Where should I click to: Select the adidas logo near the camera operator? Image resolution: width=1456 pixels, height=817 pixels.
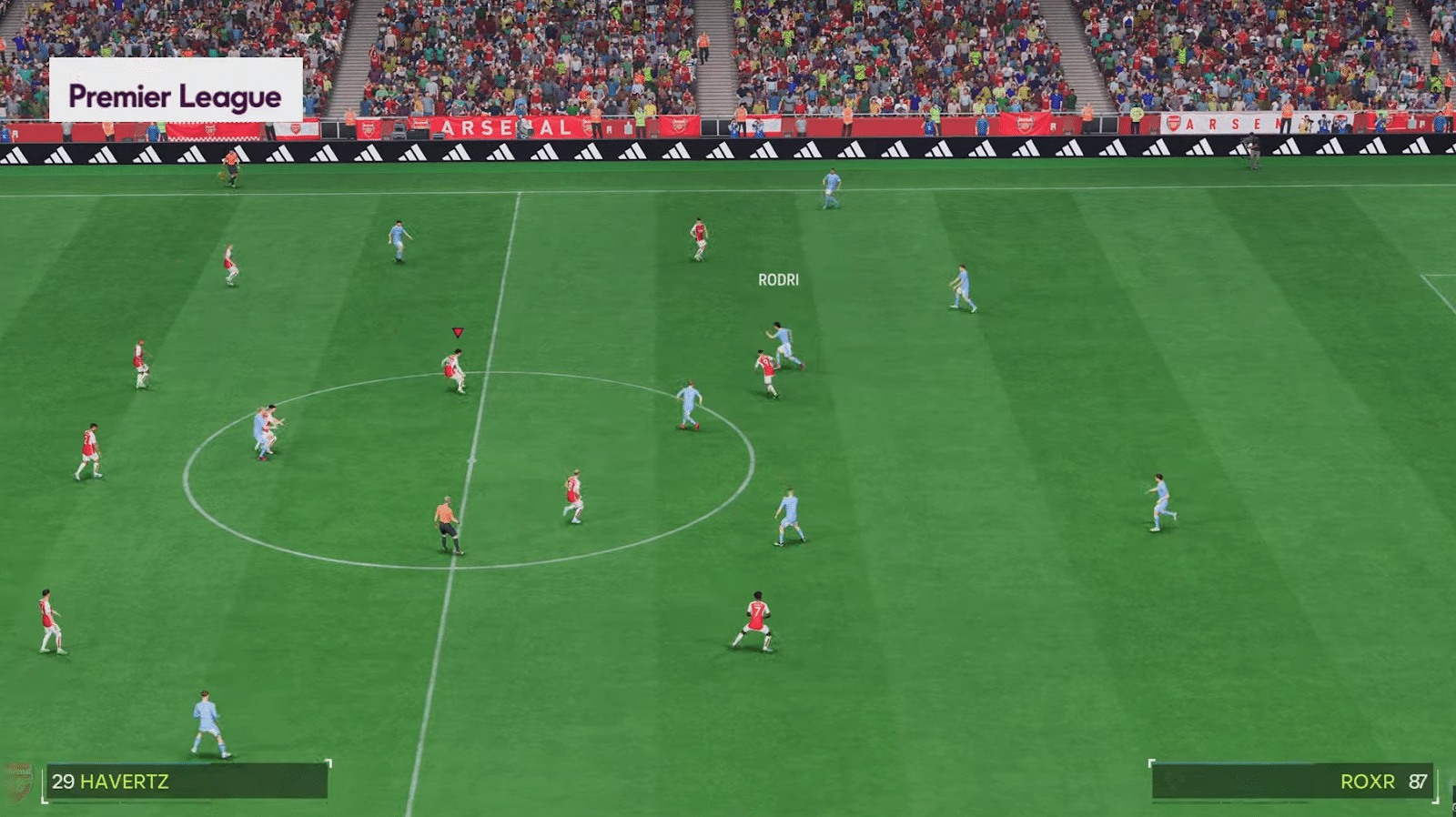(1289, 148)
